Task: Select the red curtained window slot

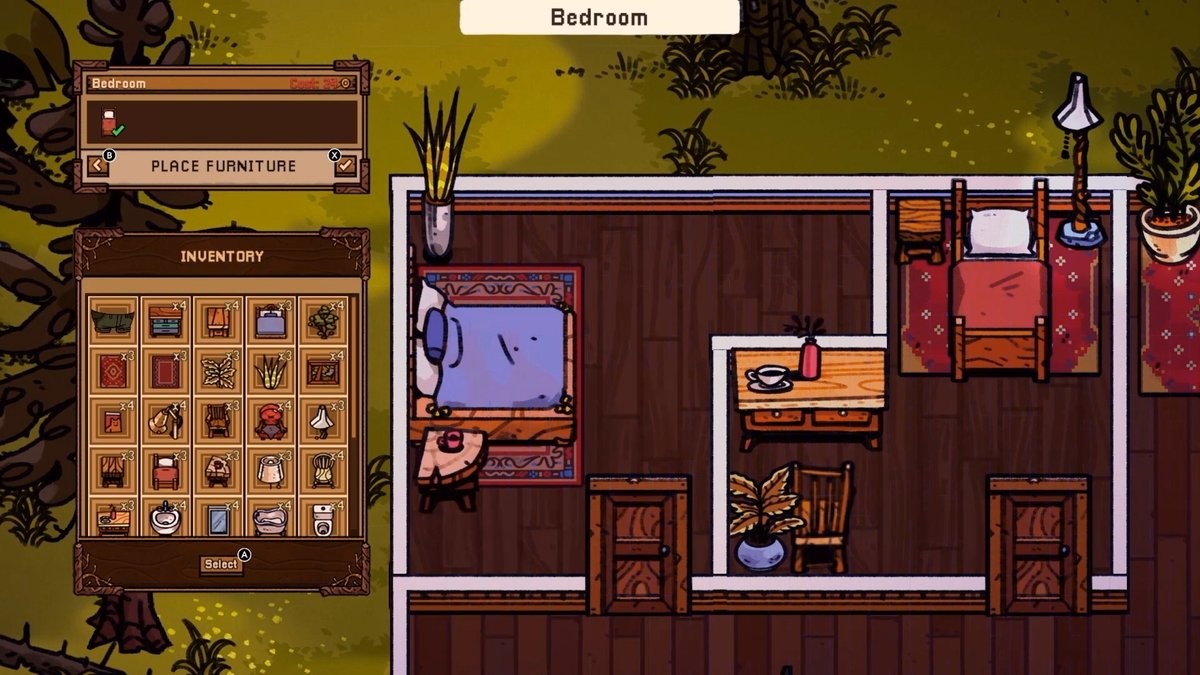Action: [x=112, y=470]
